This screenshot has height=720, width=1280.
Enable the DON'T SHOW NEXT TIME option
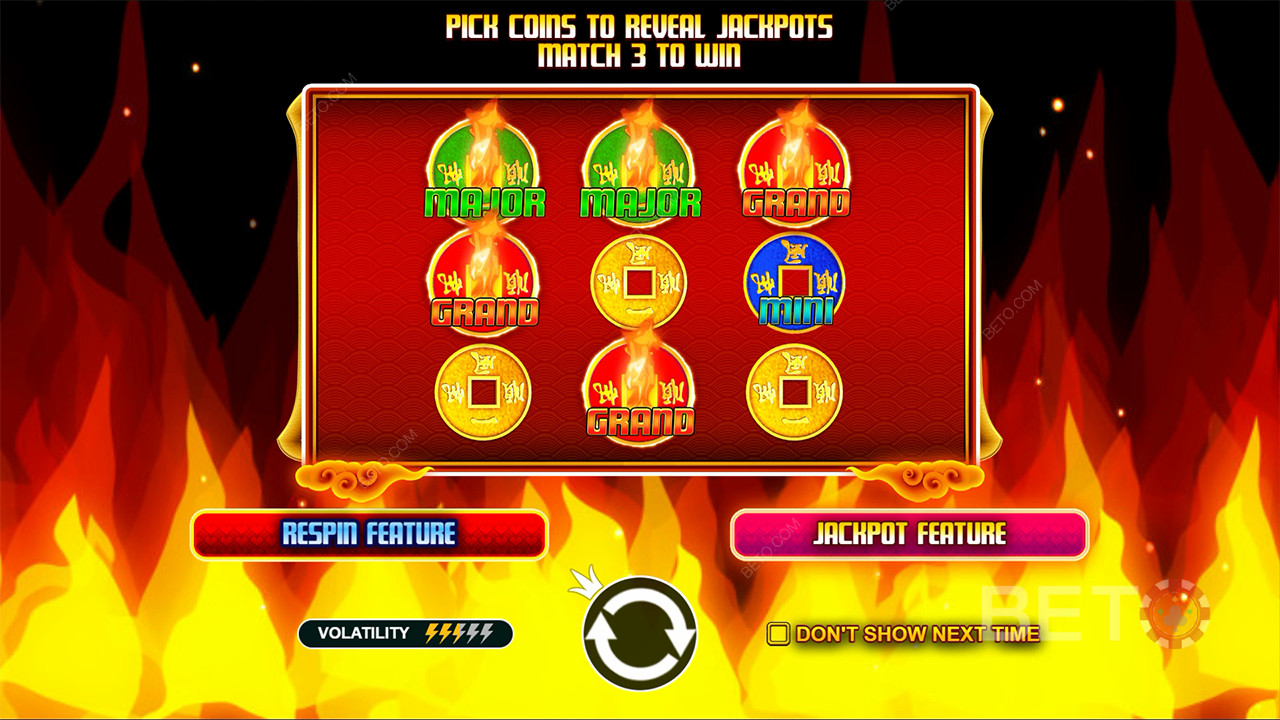click(779, 632)
